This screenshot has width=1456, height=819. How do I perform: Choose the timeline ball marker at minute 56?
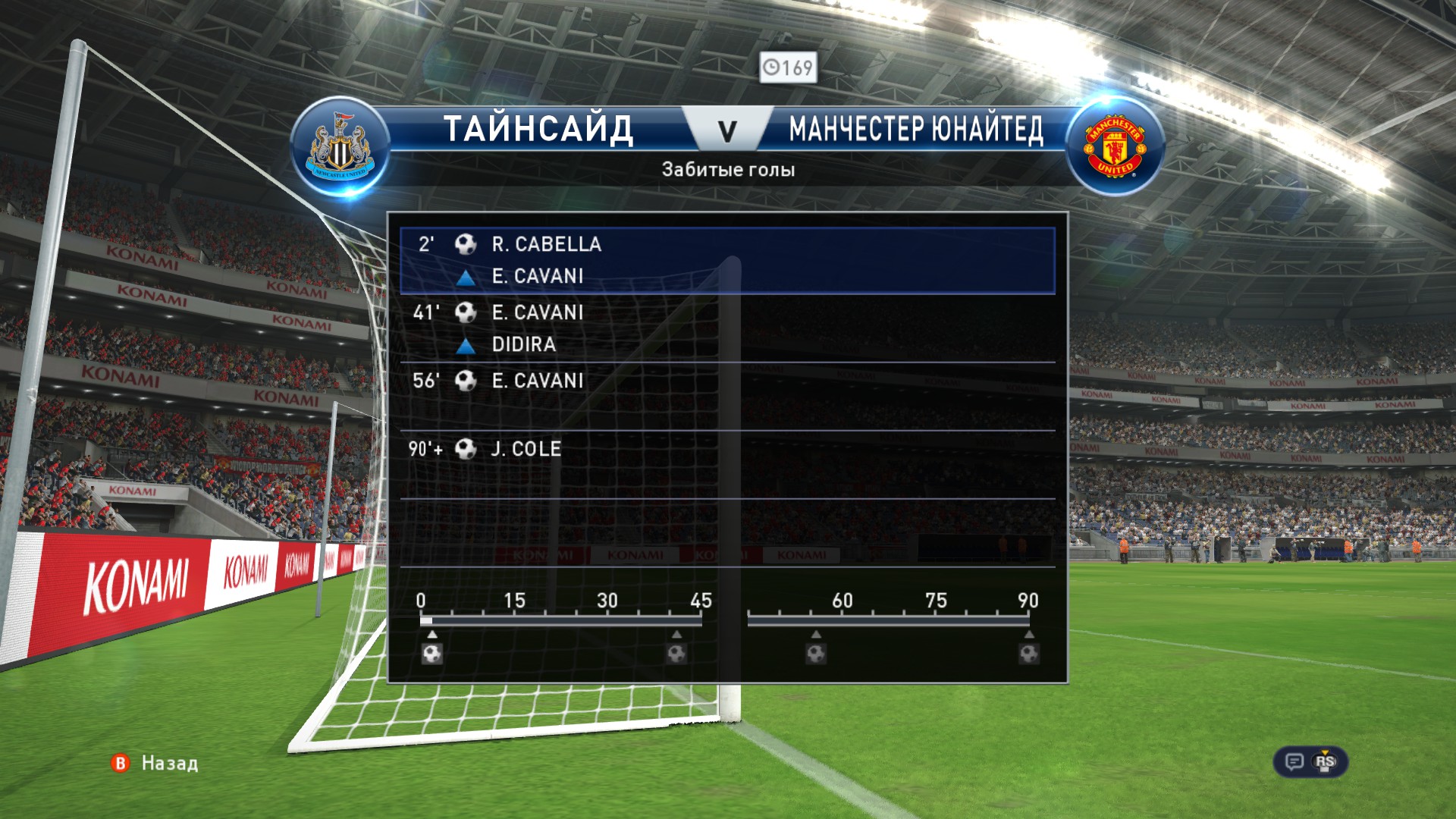tap(816, 653)
